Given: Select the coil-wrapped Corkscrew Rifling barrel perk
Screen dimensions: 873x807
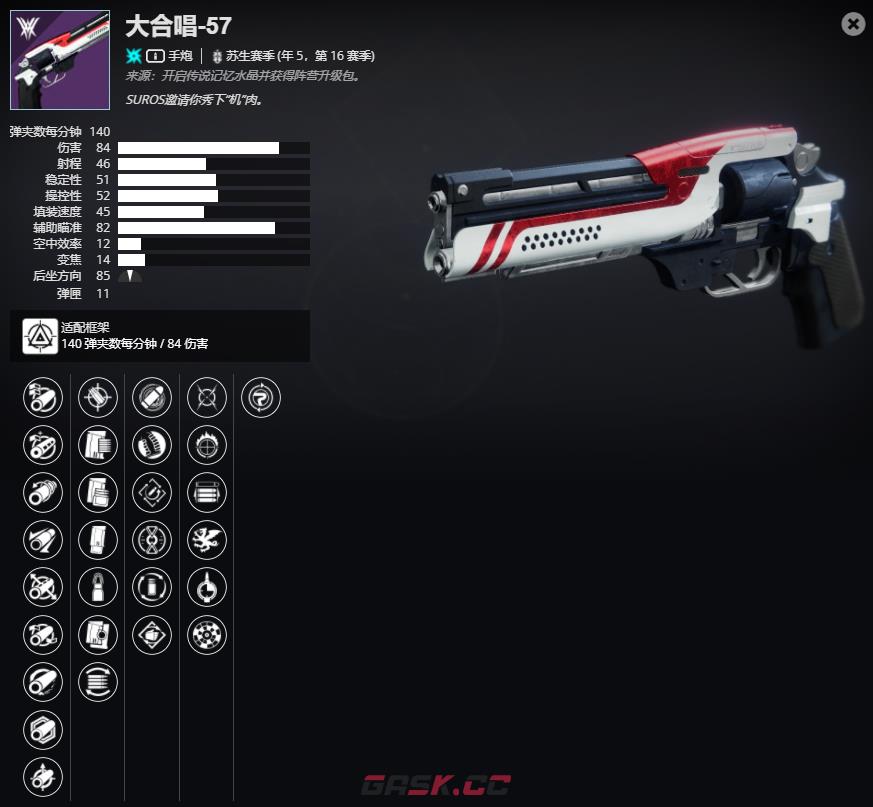Looking at the screenshot, I should (x=43, y=446).
